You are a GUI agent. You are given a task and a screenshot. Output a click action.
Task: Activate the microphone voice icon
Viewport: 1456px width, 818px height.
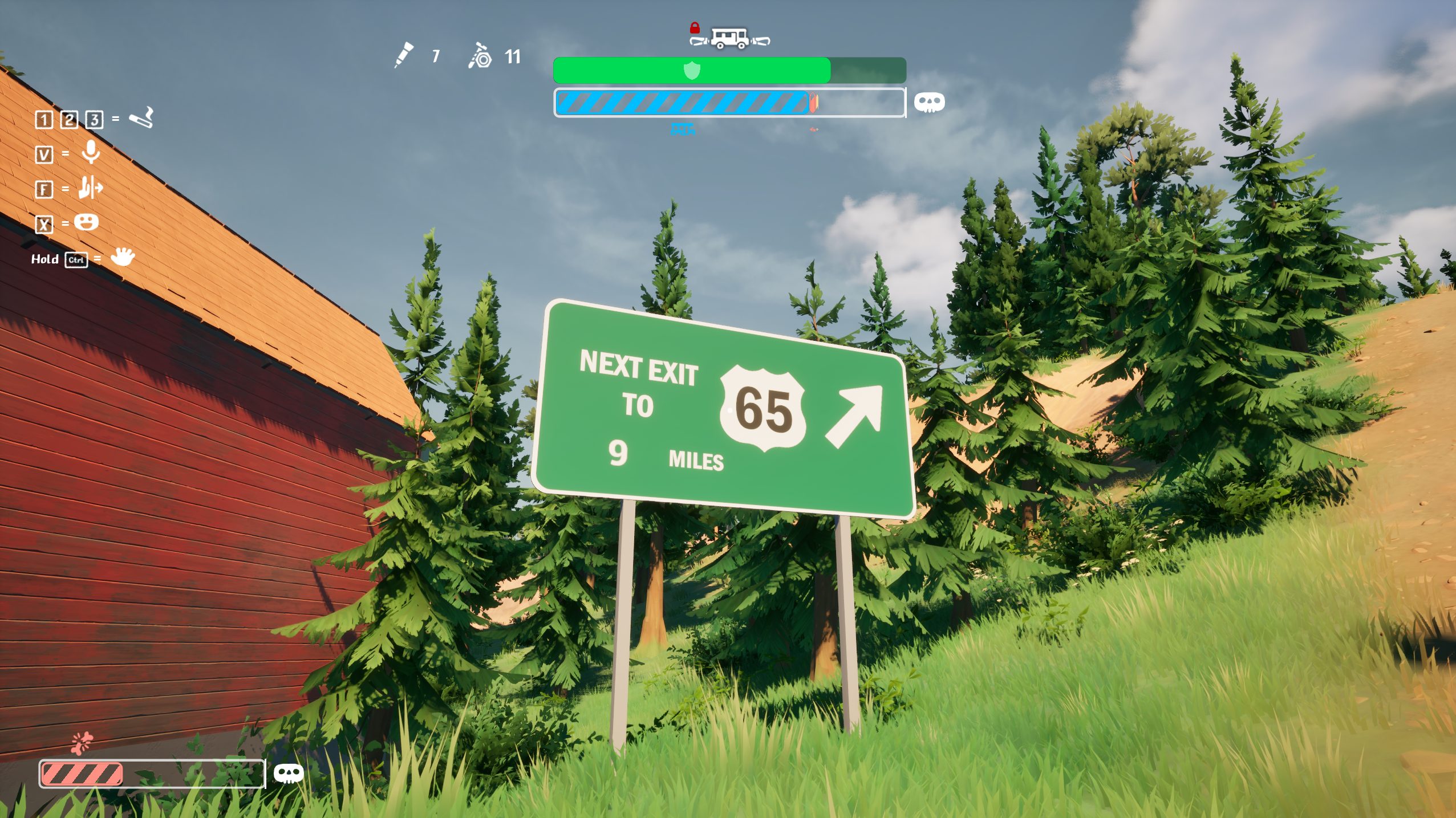[91, 153]
